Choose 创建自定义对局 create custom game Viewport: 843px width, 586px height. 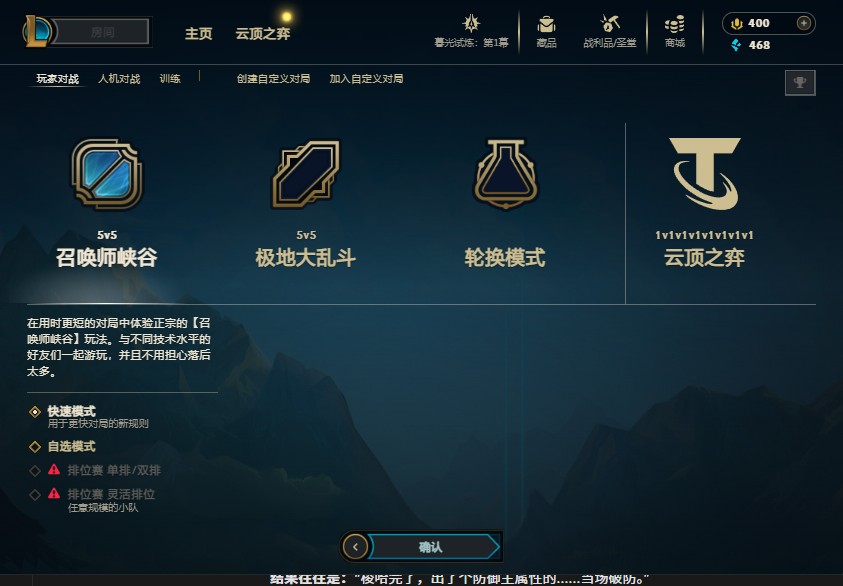click(273, 79)
